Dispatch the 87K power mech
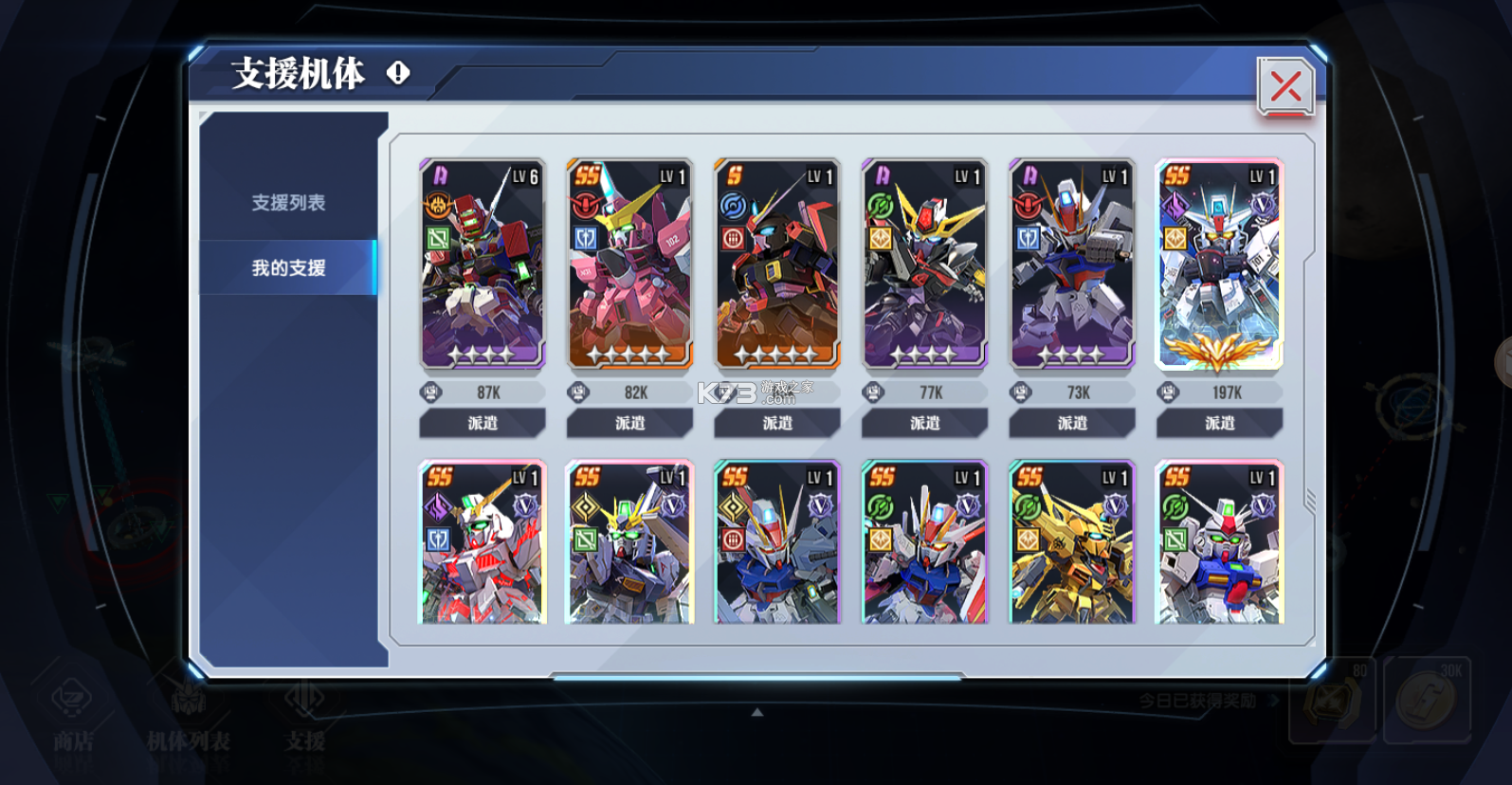The width and height of the screenshot is (1512, 785). [x=483, y=423]
